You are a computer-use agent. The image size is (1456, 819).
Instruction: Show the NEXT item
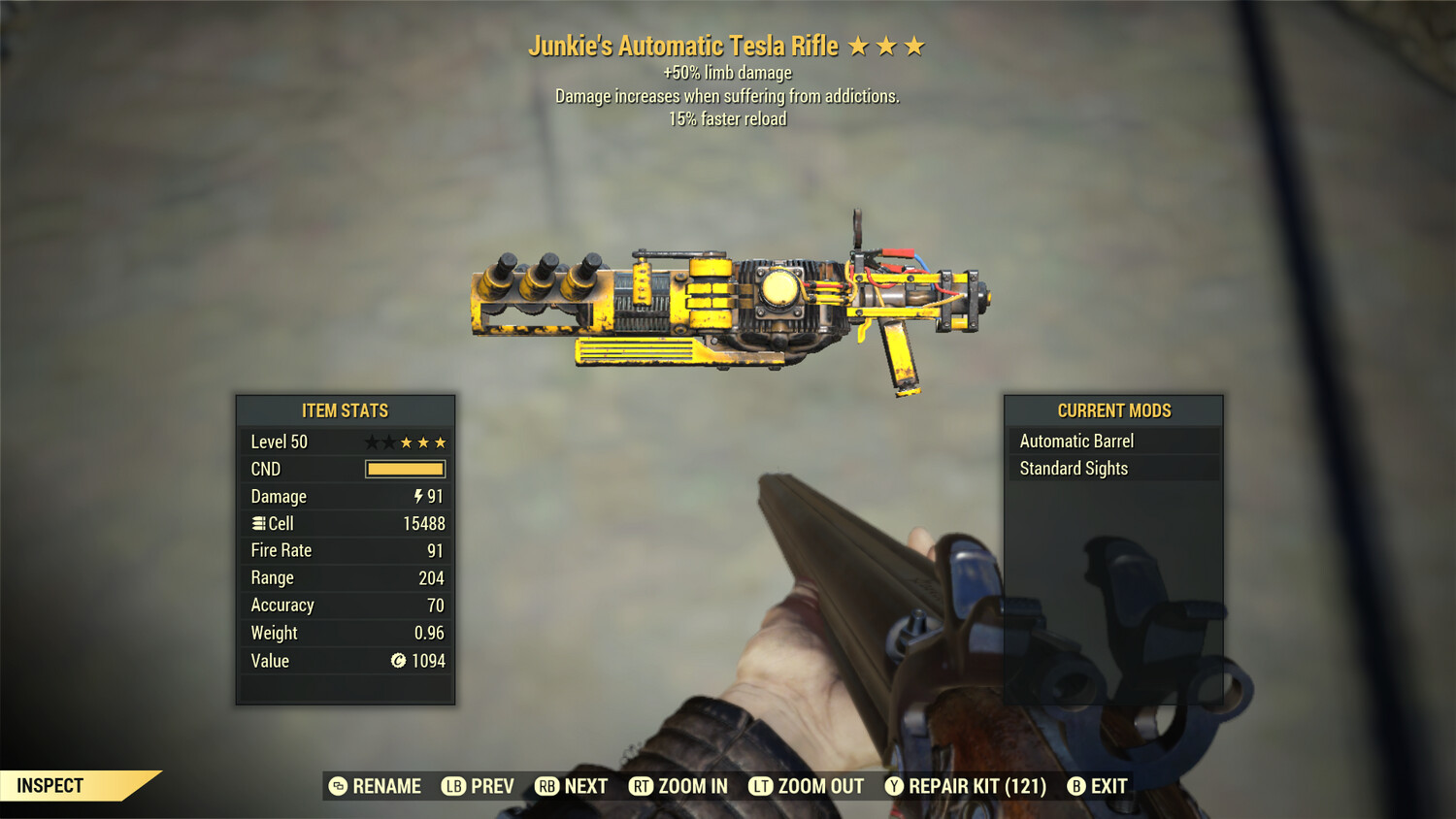point(572,786)
